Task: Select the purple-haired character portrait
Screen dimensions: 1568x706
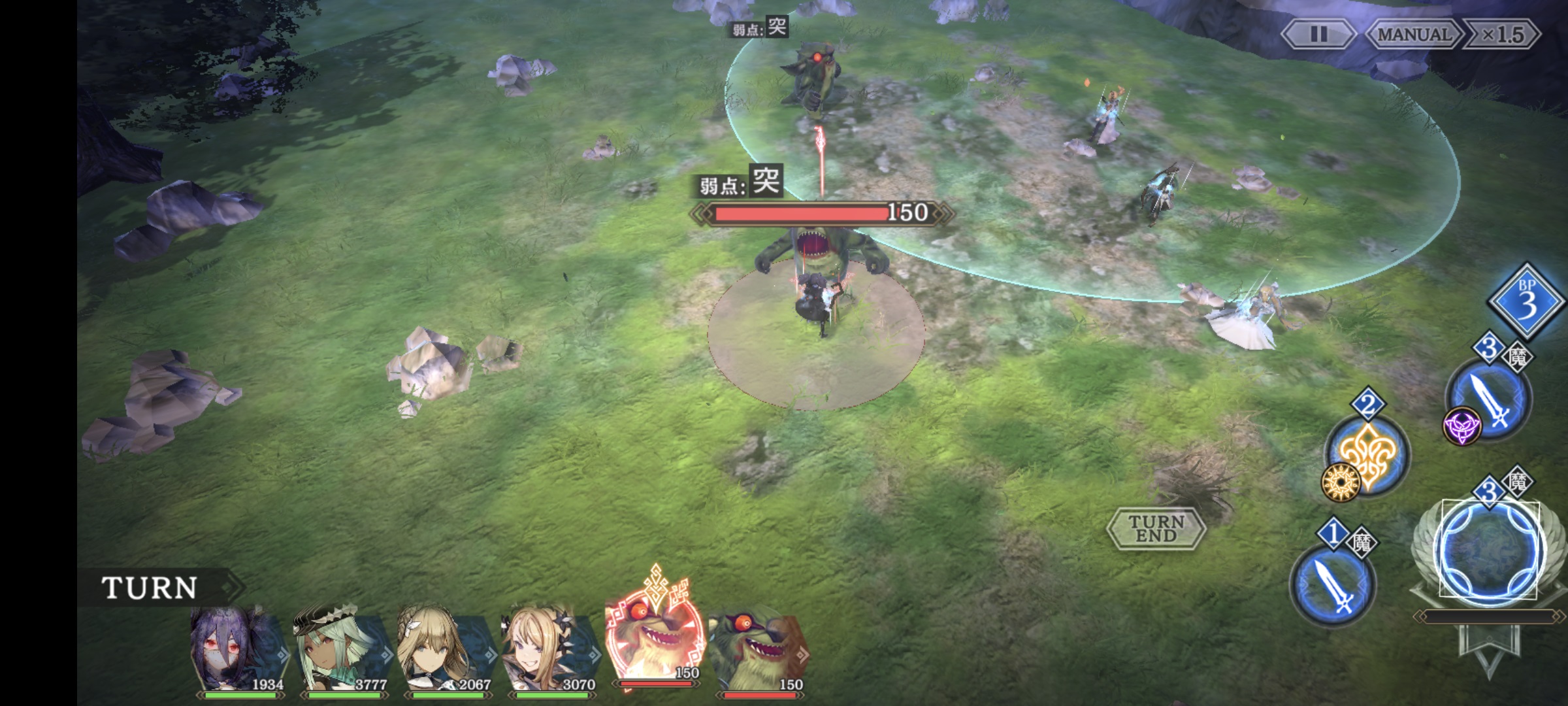Action: [238, 649]
